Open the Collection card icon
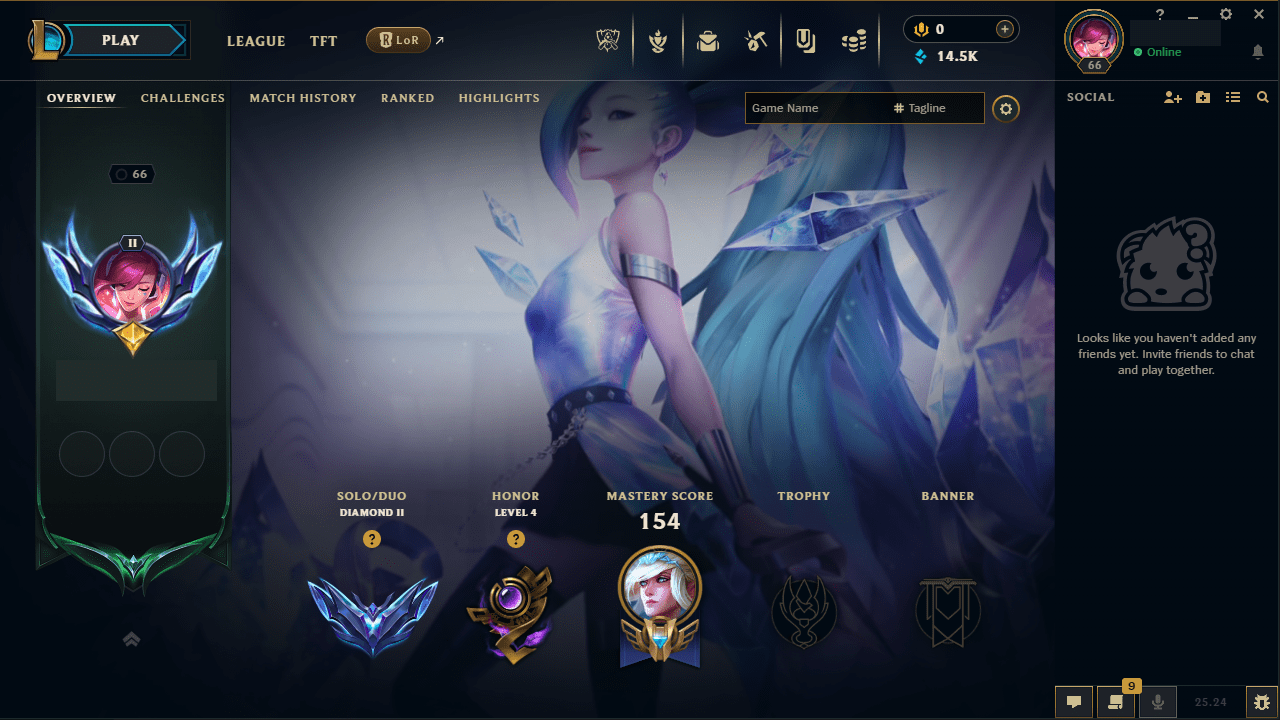Screen dimensions: 1280x720 pos(805,41)
